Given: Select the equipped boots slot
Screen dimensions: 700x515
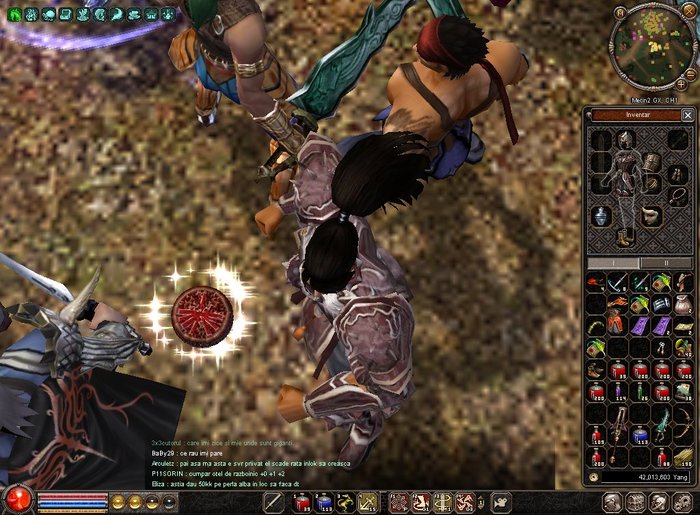Looking at the screenshot, I should point(625,237).
